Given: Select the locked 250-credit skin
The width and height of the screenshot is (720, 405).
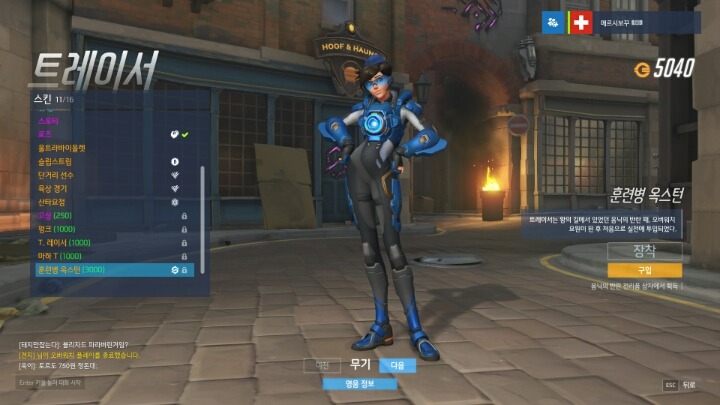Looking at the screenshot, I should [54, 215].
